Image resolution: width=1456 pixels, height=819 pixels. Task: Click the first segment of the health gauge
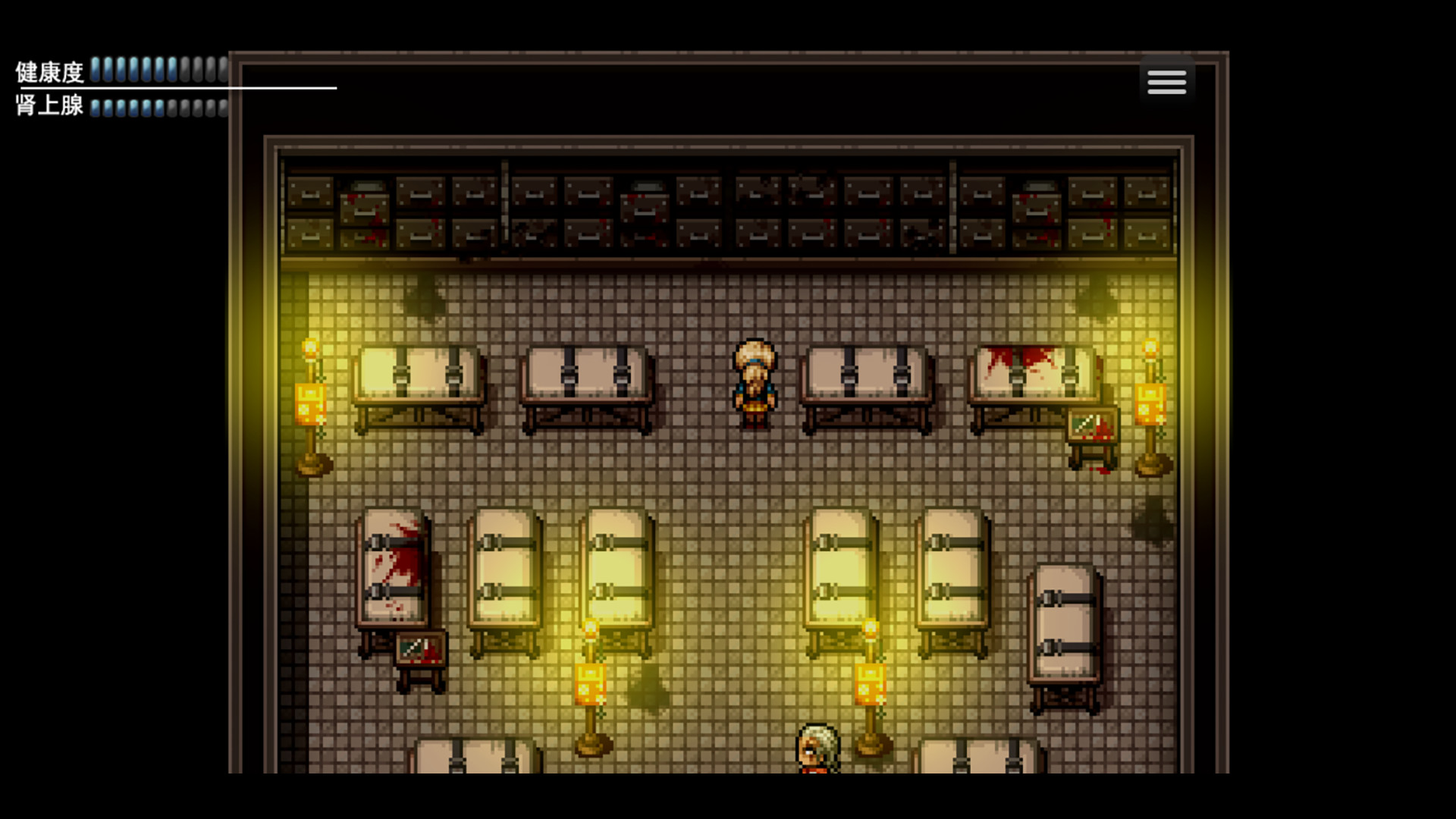tap(97, 71)
